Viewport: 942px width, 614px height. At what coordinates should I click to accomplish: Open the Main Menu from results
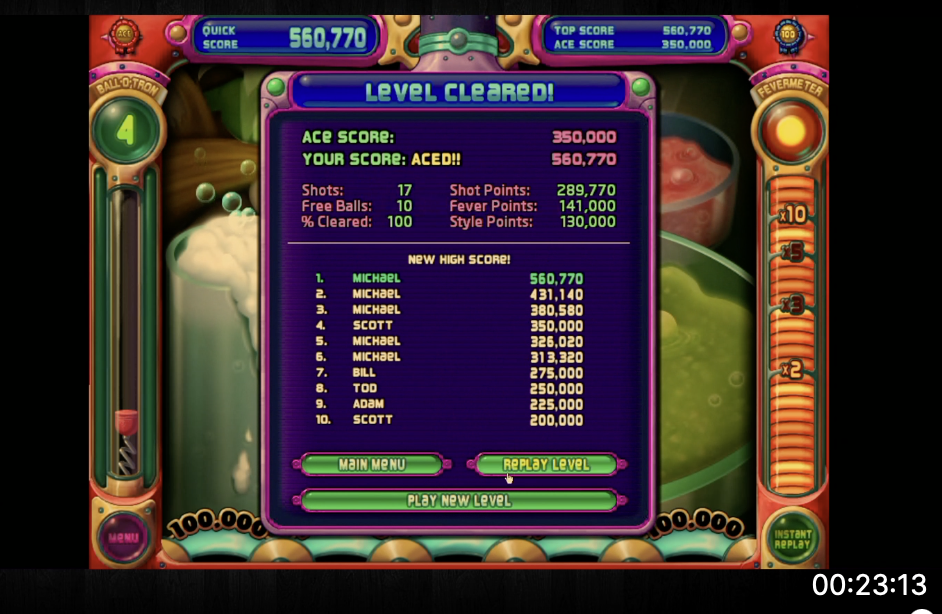[x=372, y=465]
